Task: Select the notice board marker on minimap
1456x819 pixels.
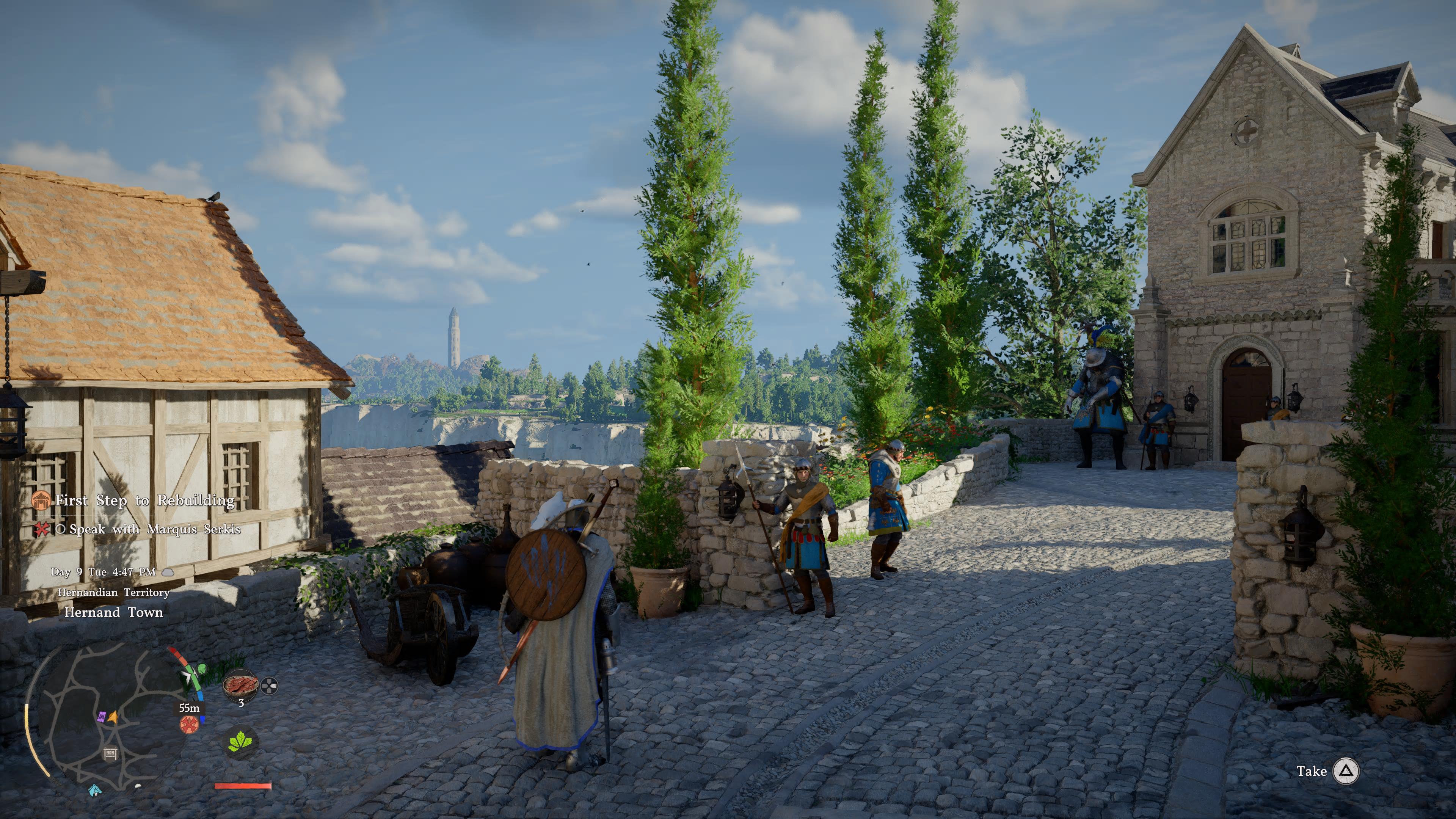Action: [x=110, y=753]
